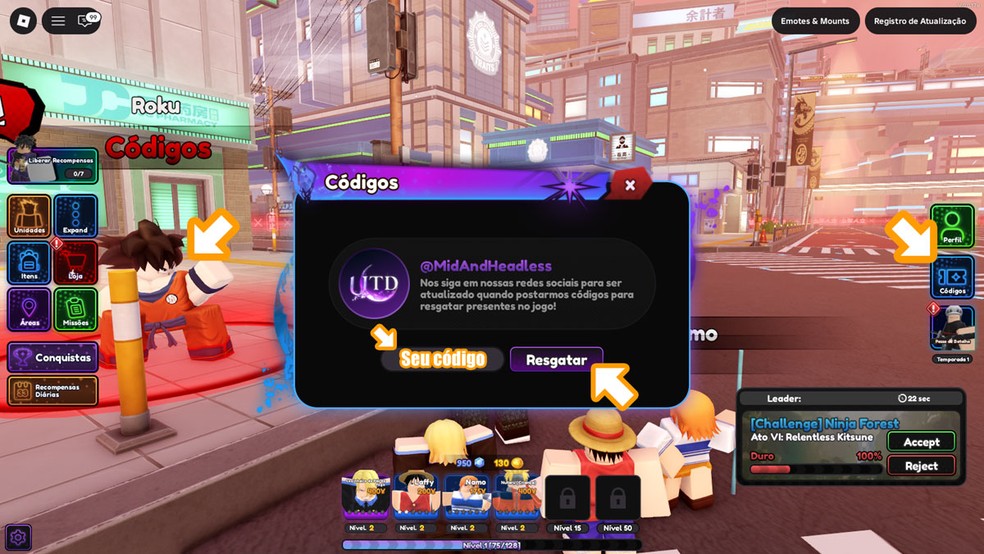
Task: Open Recompensas Diárias
Action: click(52, 390)
